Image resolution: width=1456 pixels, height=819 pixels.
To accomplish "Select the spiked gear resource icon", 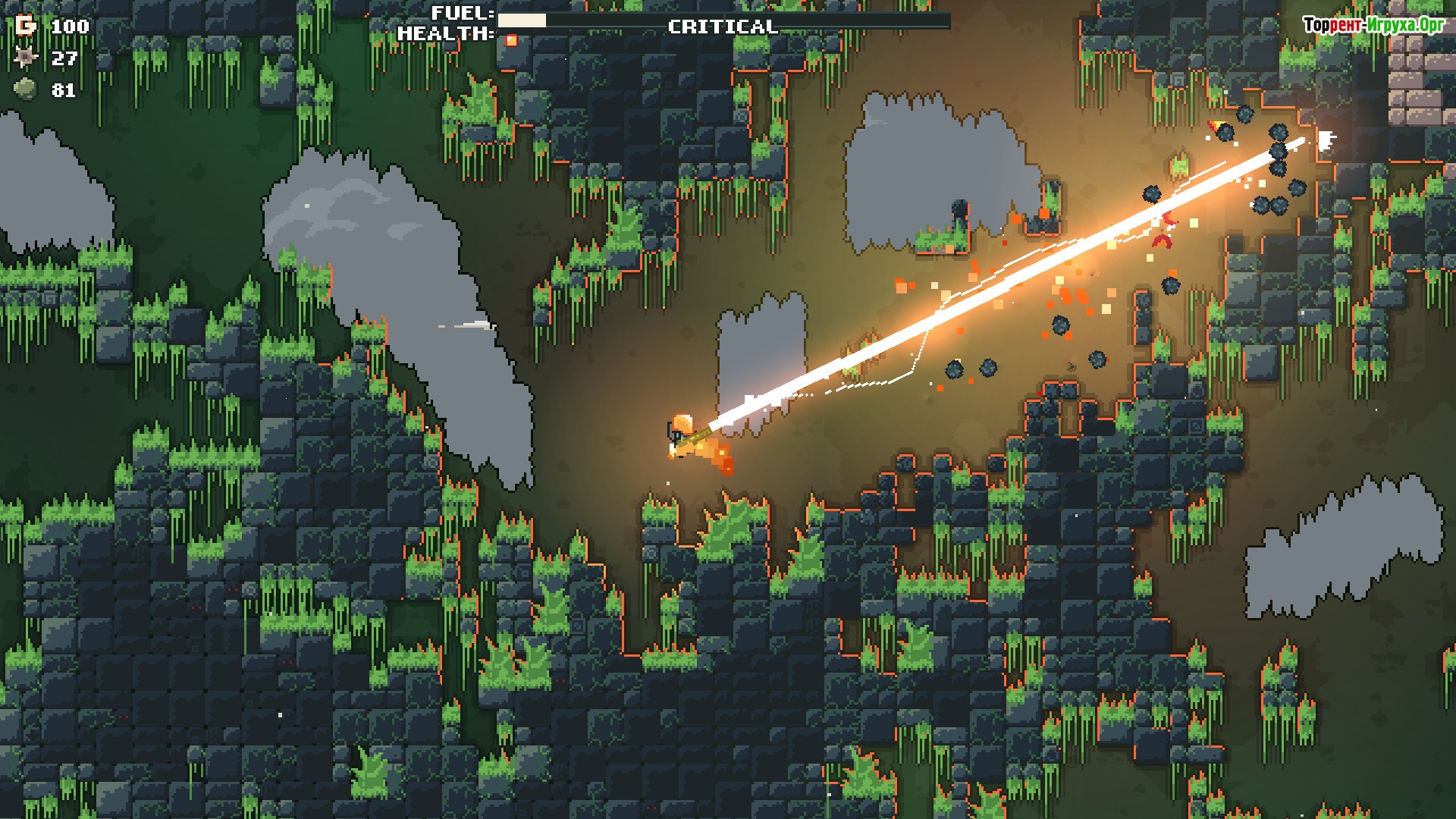I will 26,58.
